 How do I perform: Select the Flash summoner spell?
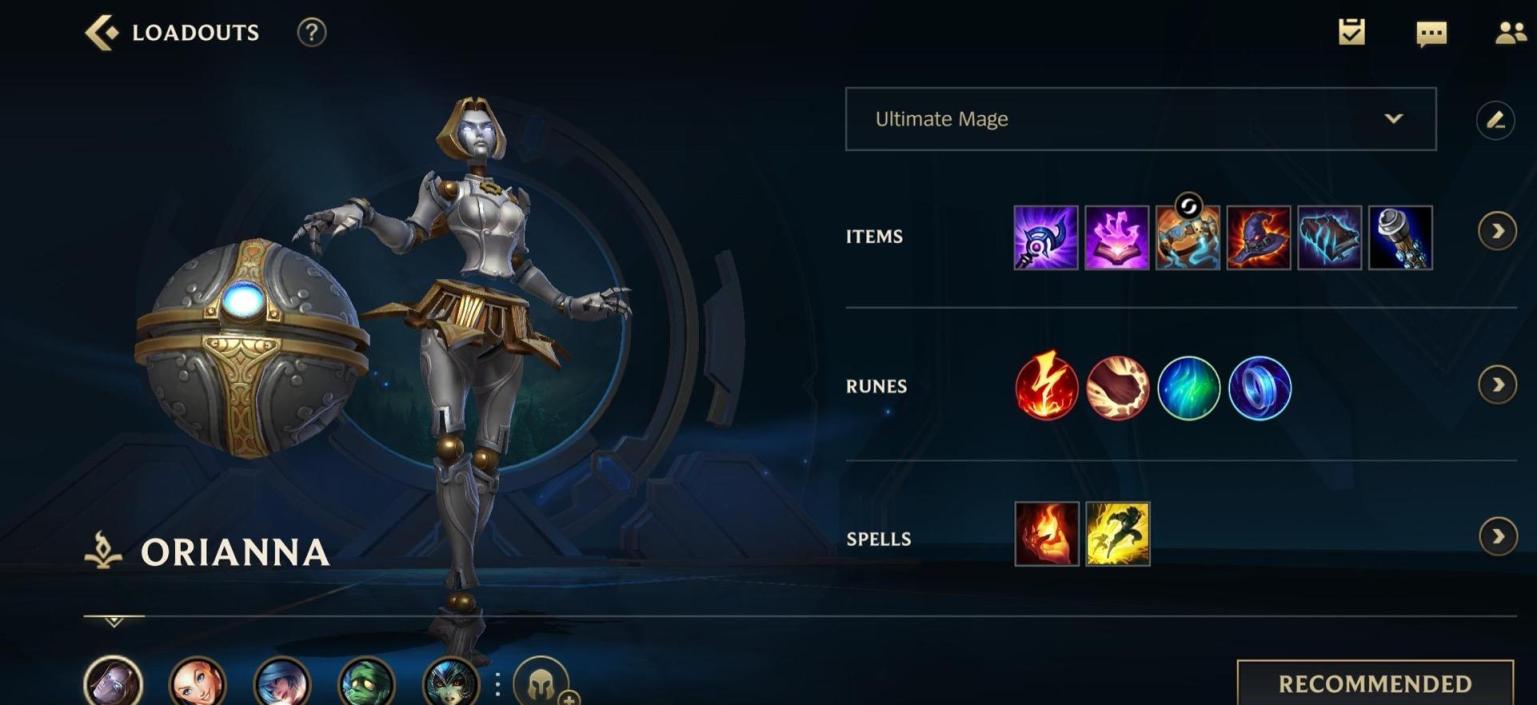pos(1117,534)
